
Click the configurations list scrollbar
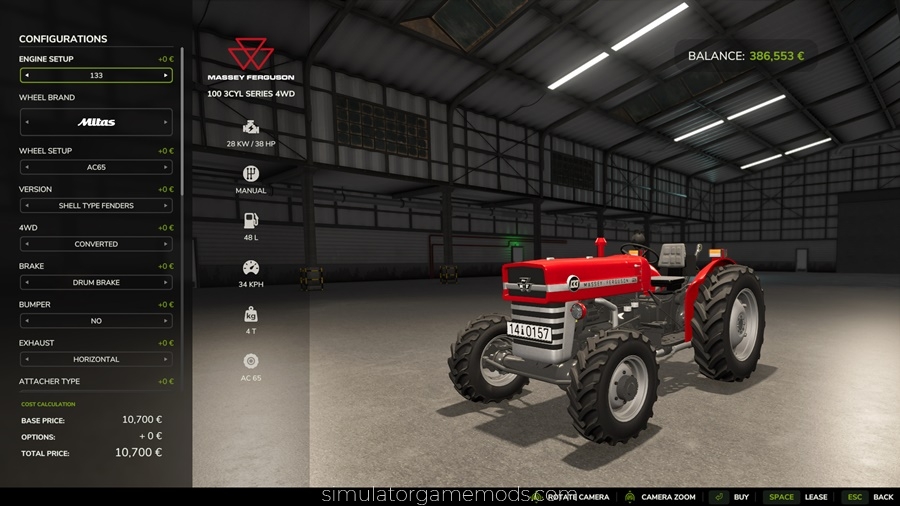(182, 120)
